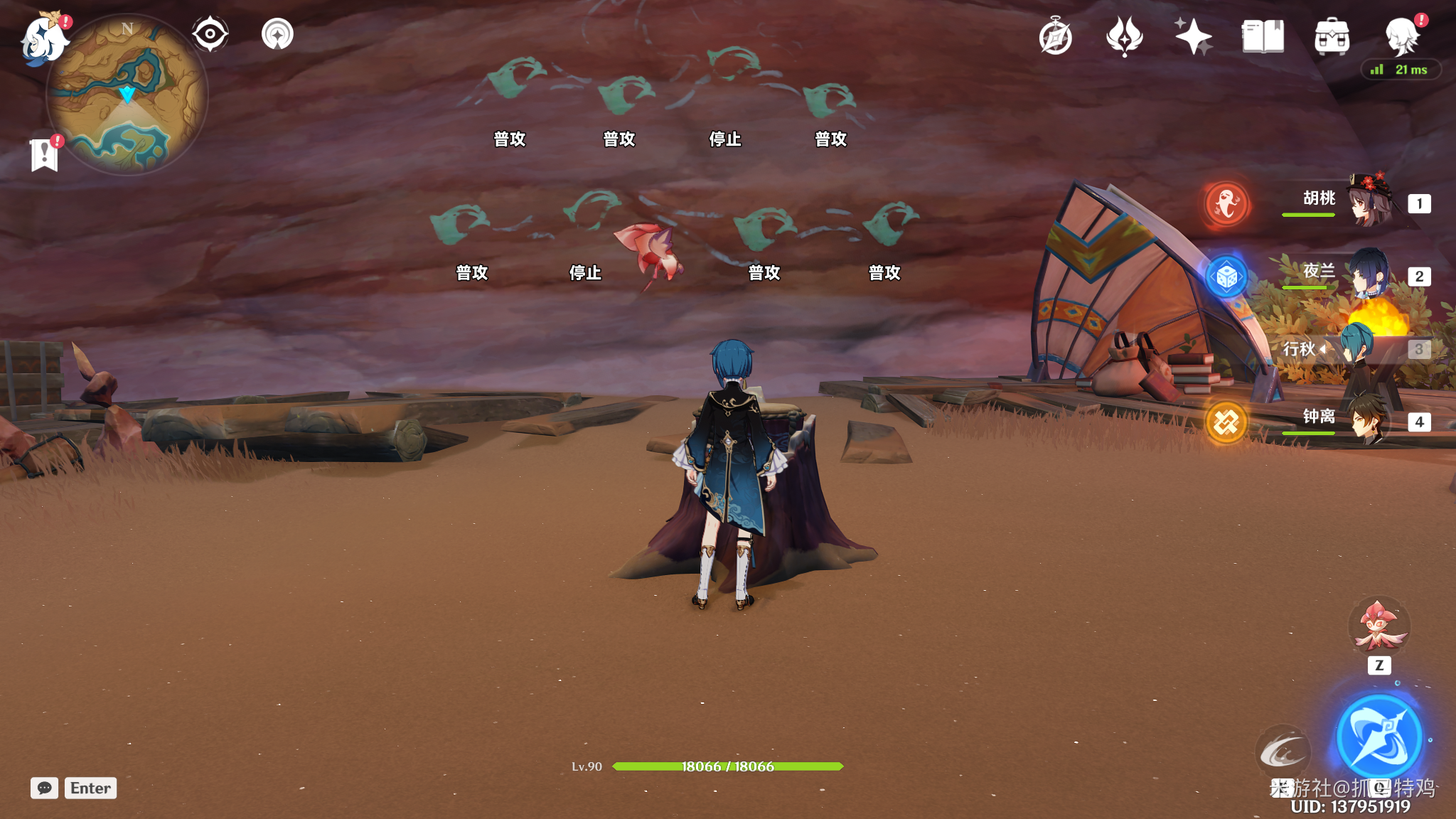Toggle the elemental sight eye icon

(210, 34)
